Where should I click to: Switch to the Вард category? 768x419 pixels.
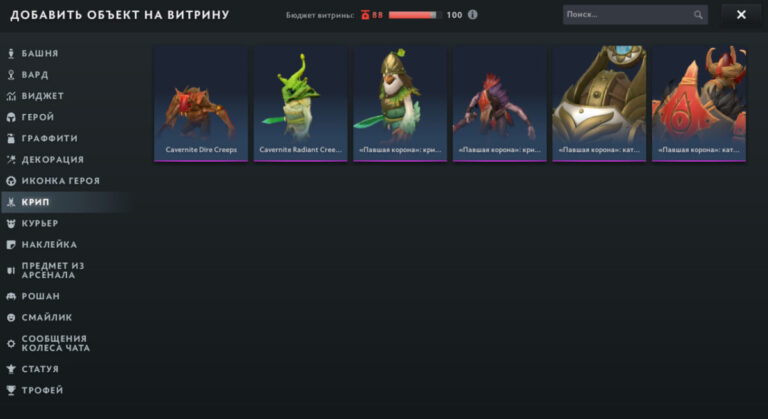[35, 75]
